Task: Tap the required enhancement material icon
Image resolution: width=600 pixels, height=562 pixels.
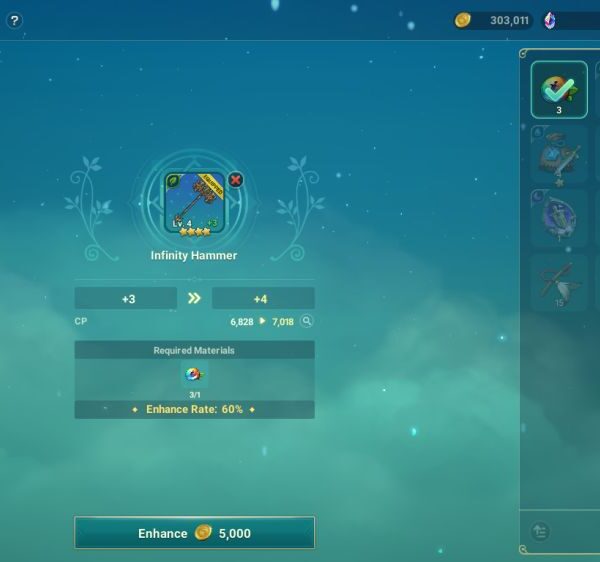Action: click(194, 374)
